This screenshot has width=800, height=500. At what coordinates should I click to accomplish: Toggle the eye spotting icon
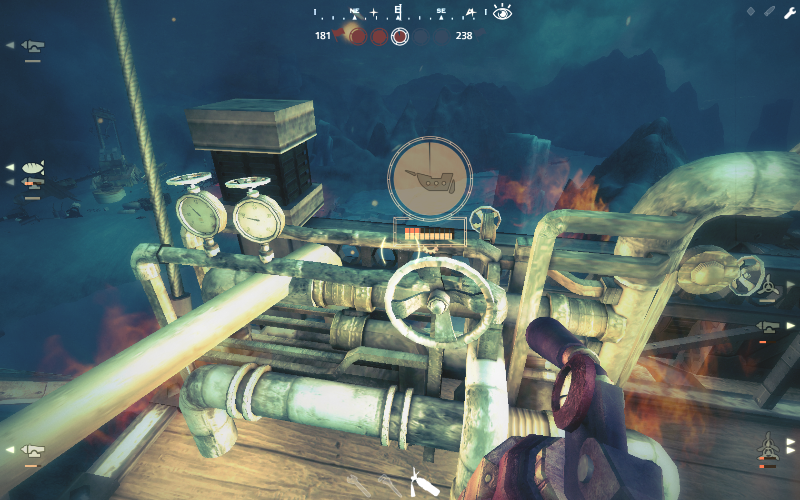(502, 12)
